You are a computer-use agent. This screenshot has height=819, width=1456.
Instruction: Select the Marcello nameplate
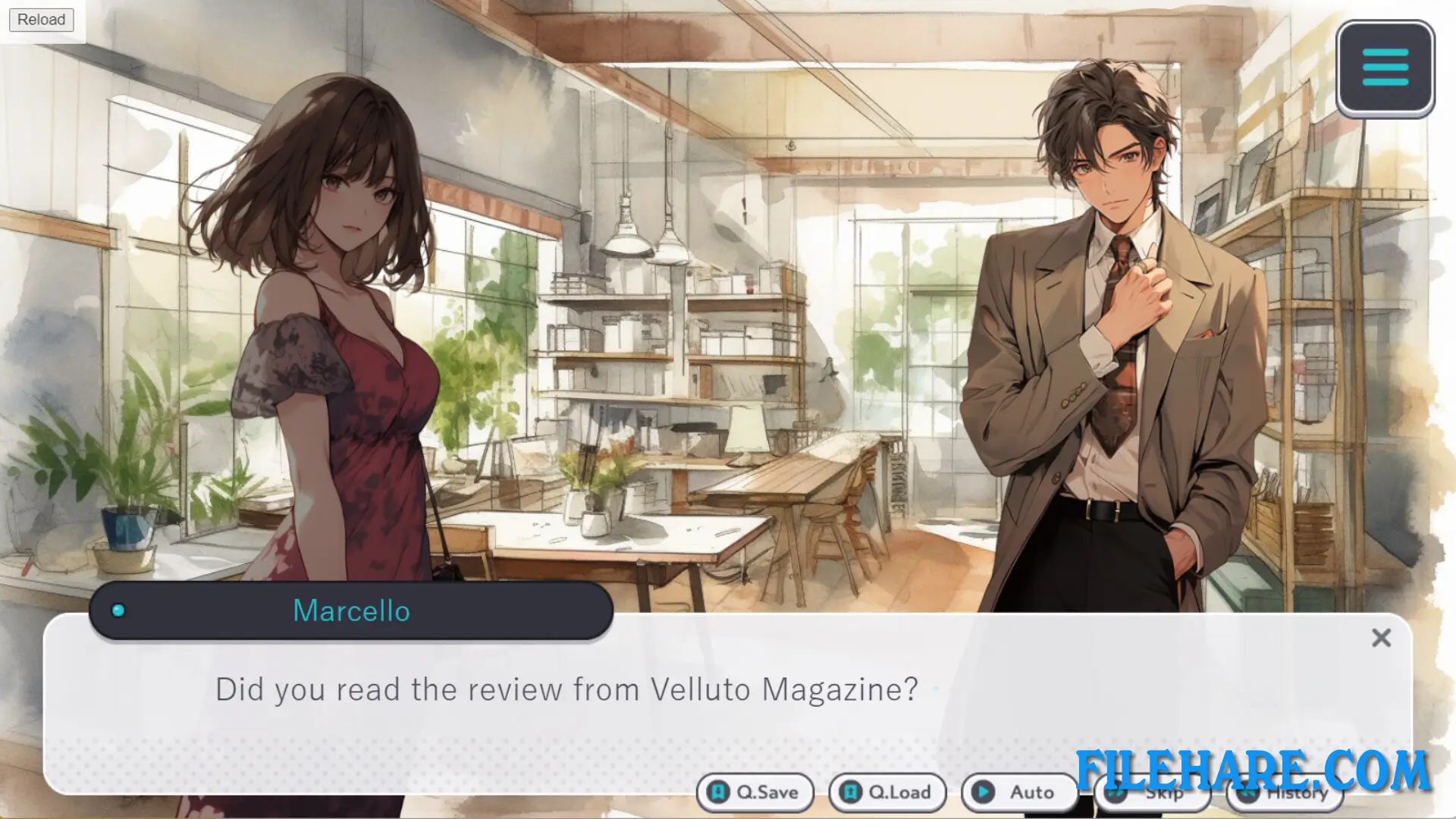coord(351,611)
